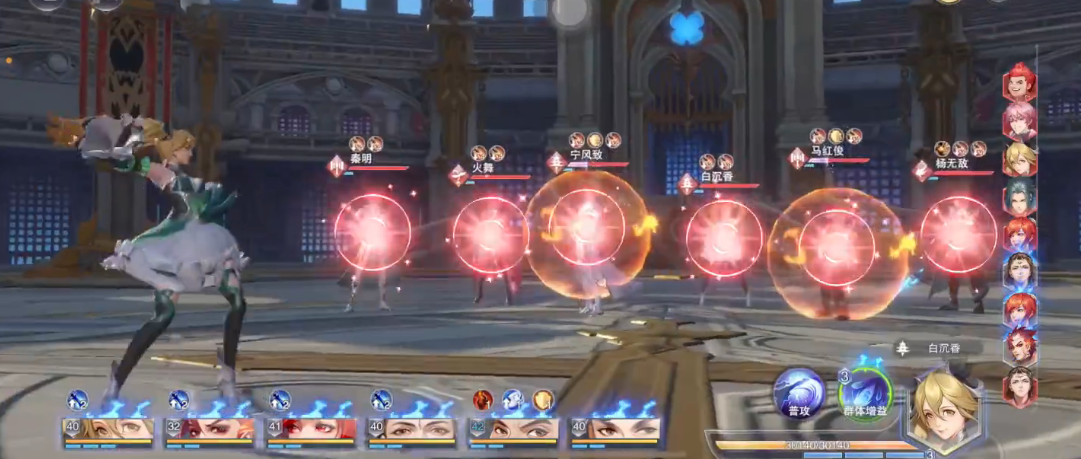Image resolution: width=1081 pixels, height=459 pixels.
Task: Activate the 群体增益 group buff skill
Action: 864,393
